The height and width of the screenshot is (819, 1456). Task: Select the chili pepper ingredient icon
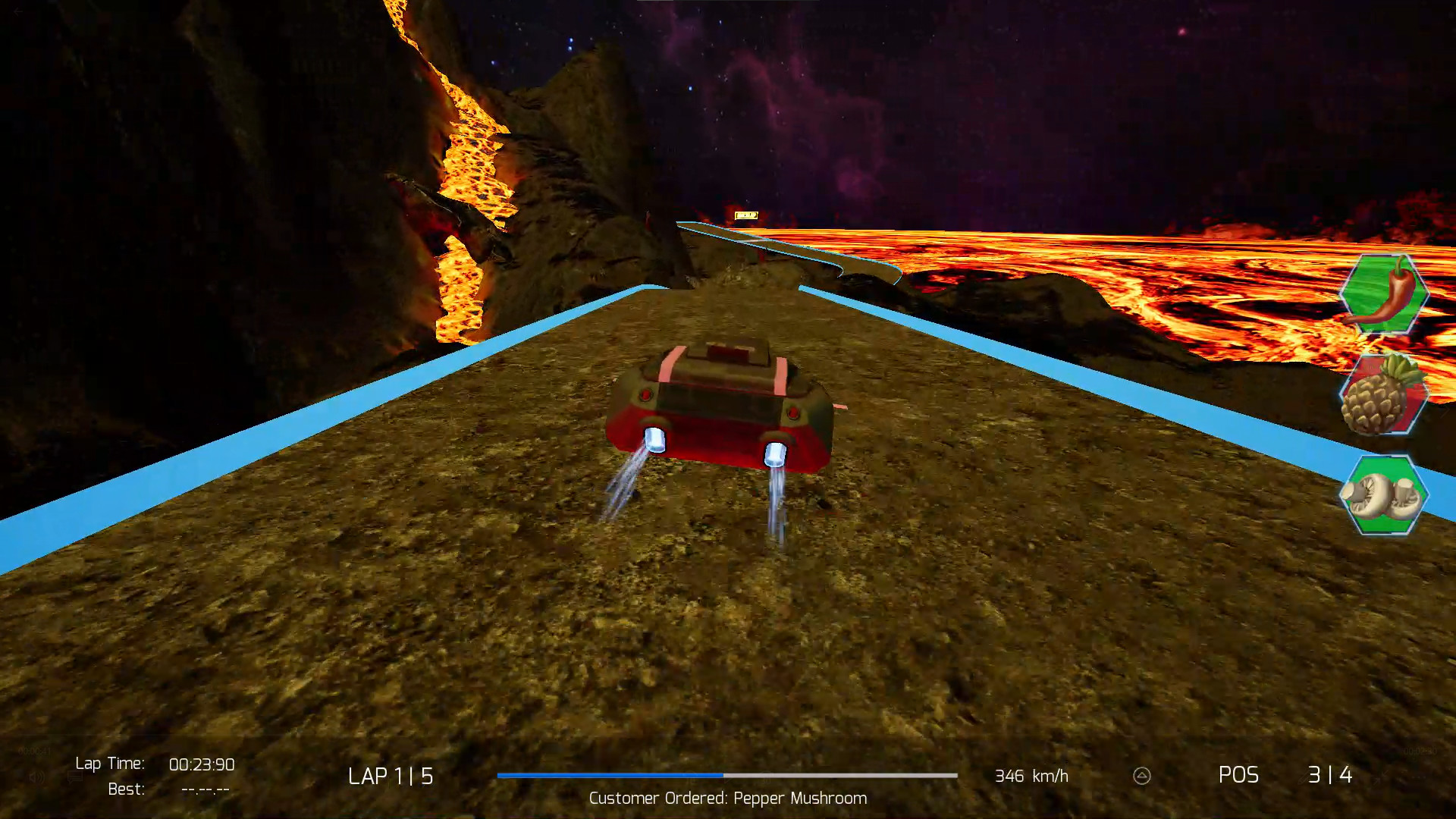[x=1385, y=296]
